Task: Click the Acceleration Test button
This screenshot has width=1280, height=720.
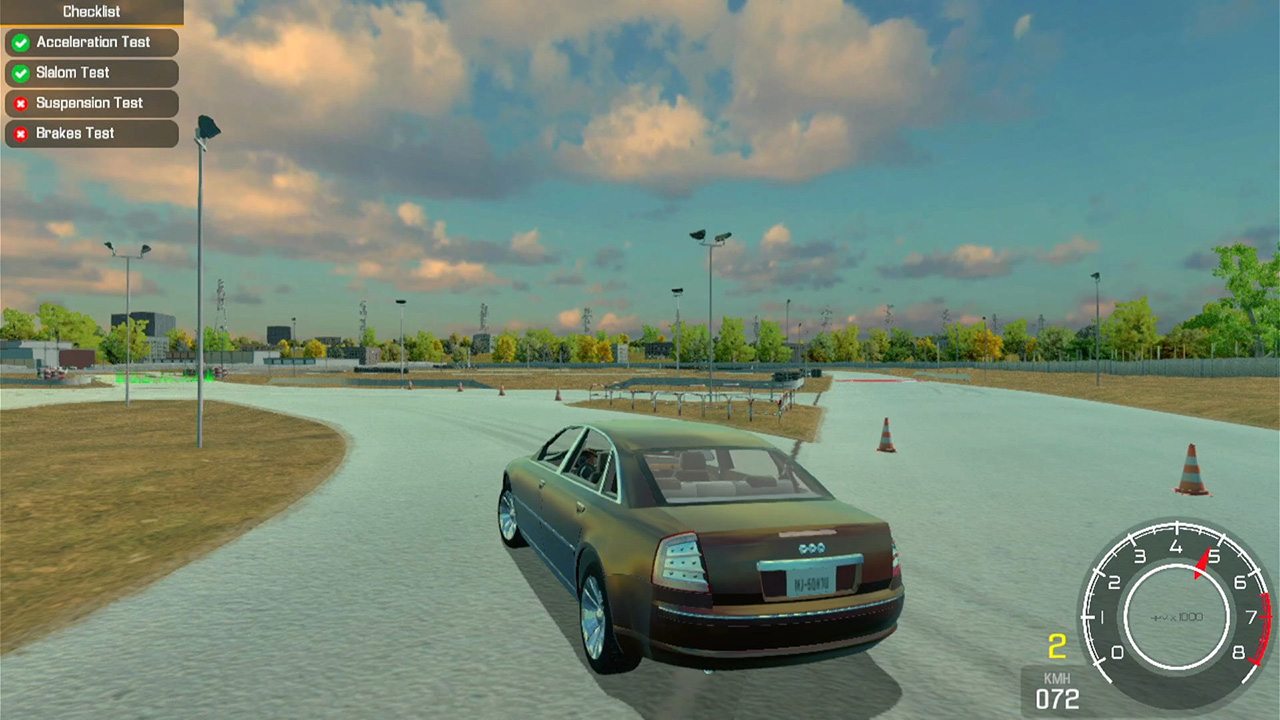Action: 92,42
